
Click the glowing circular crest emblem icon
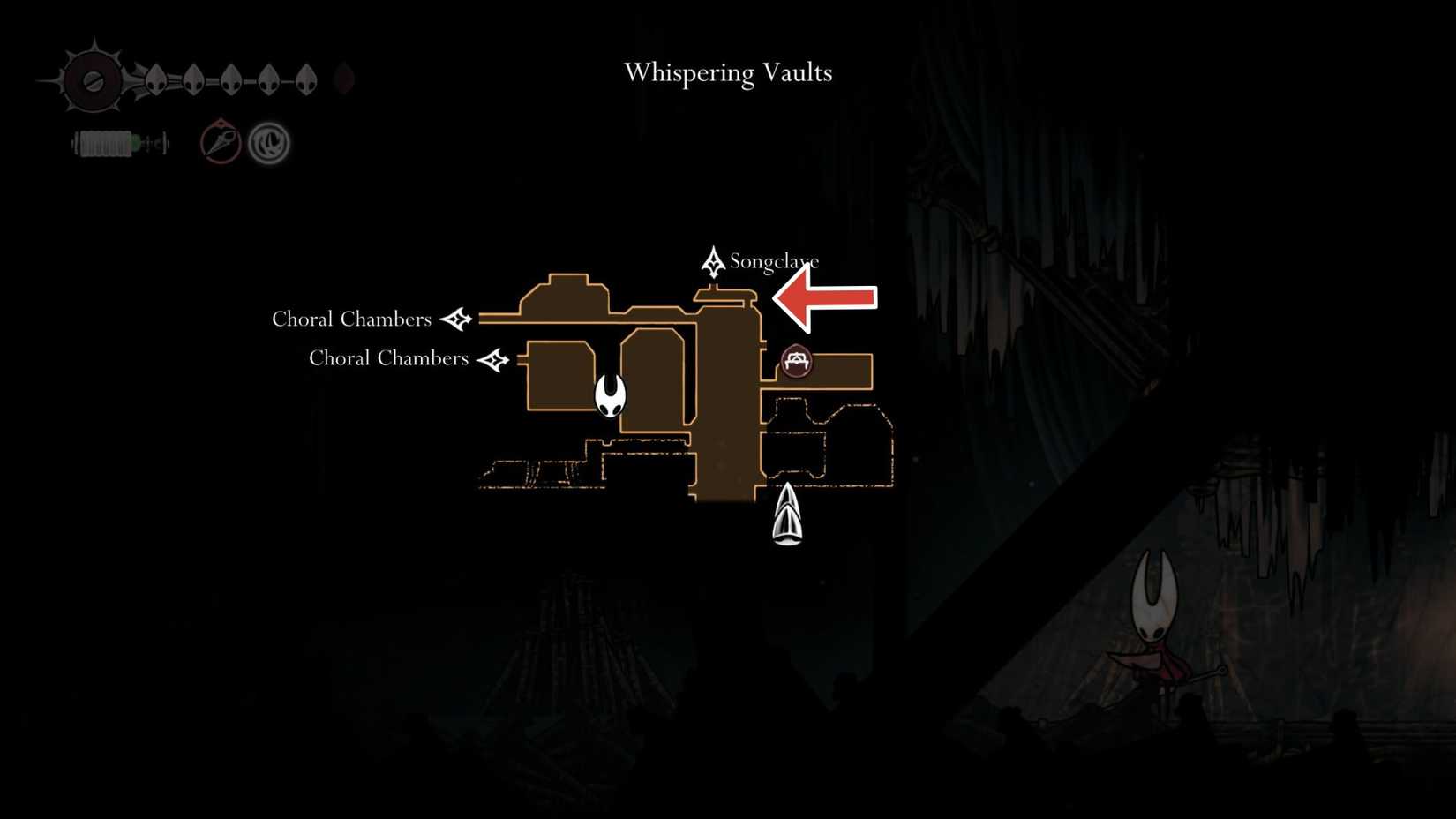(267, 143)
